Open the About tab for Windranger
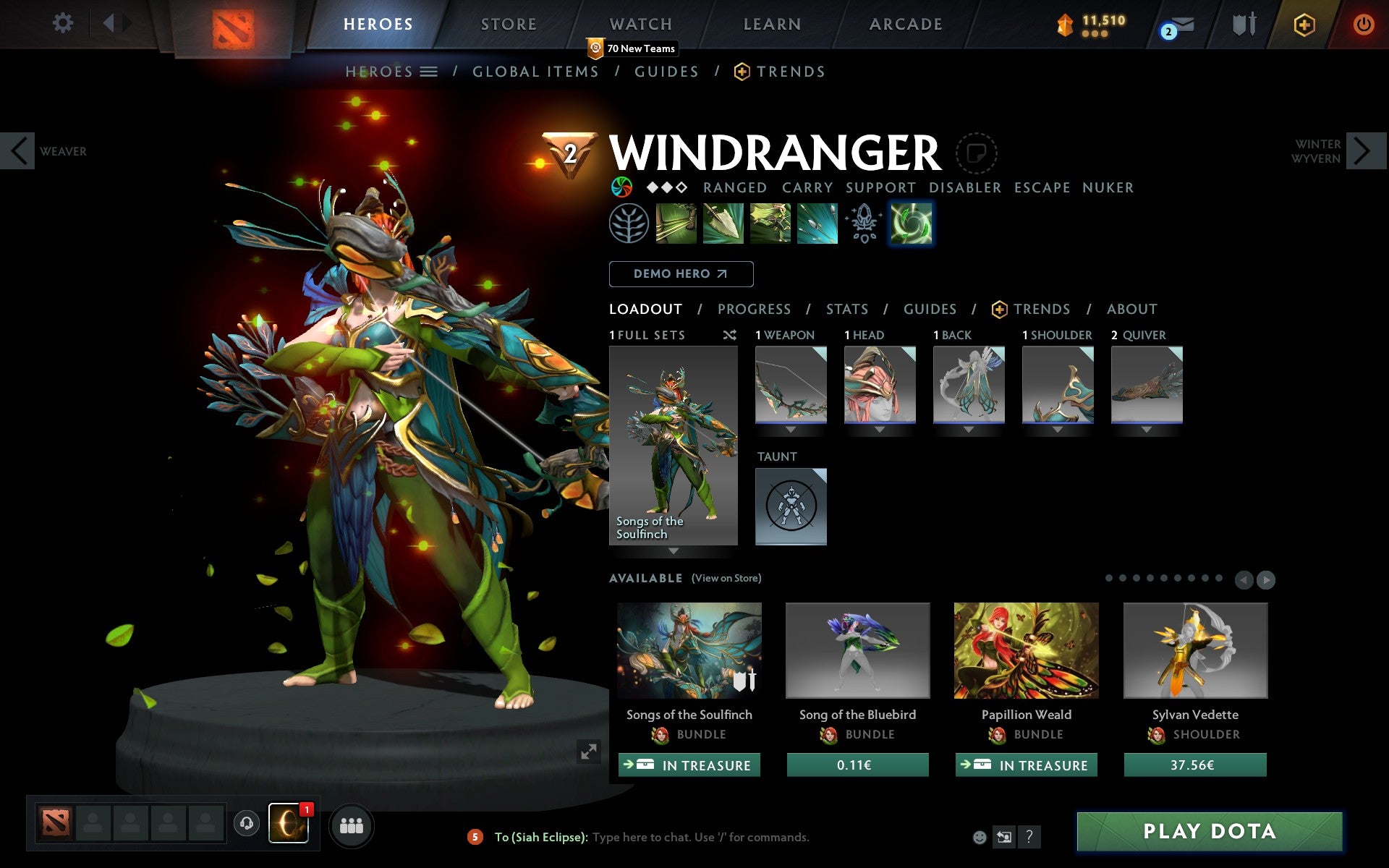Image resolution: width=1389 pixels, height=868 pixels. click(1131, 310)
